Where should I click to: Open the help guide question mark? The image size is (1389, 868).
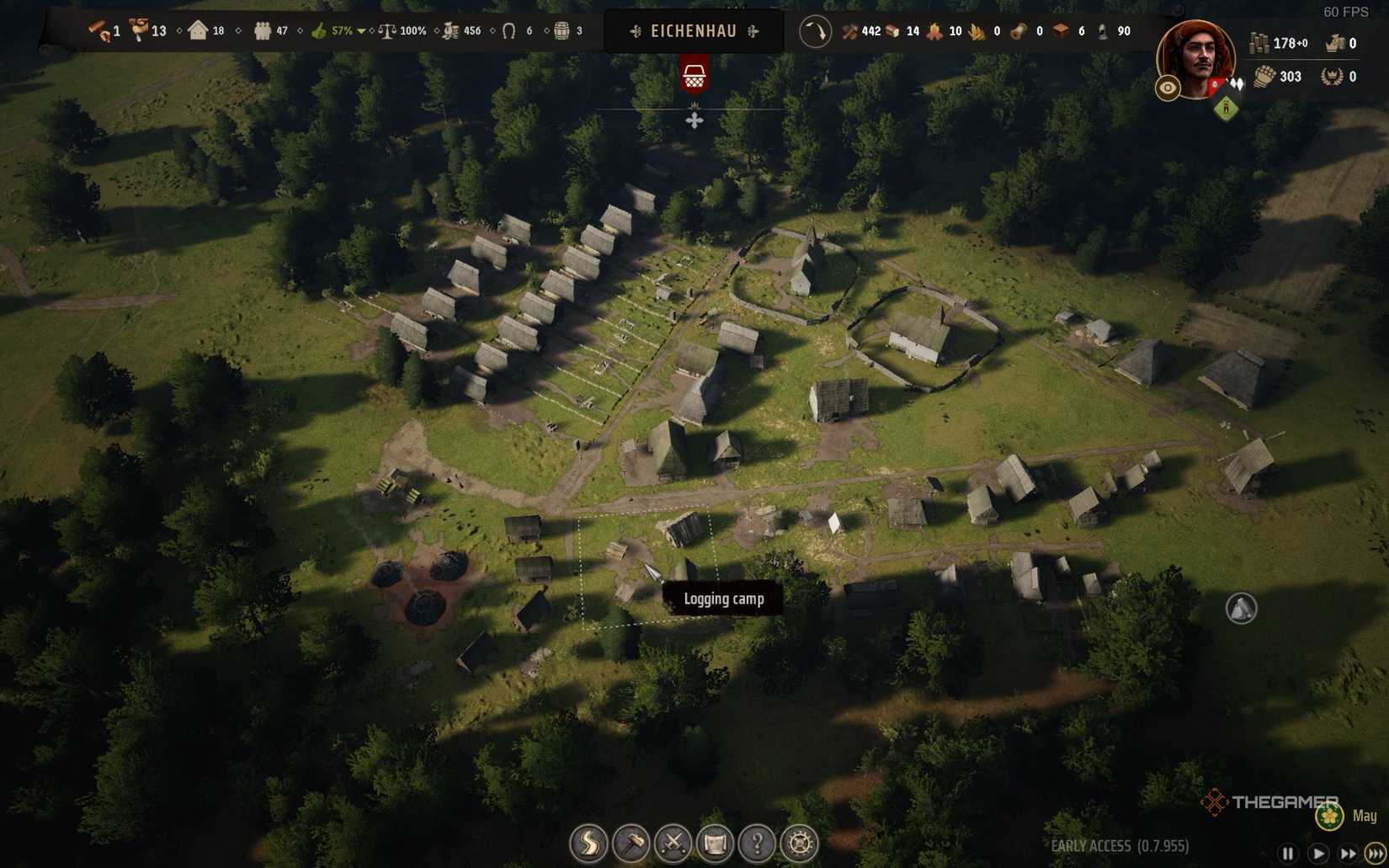click(758, 842)
